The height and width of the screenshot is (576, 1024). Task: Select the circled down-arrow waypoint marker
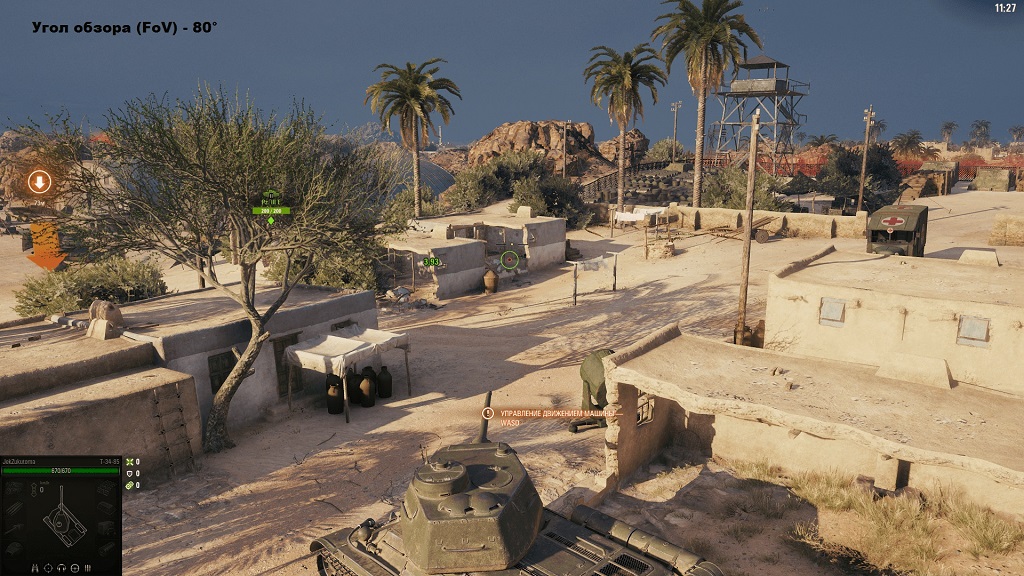(x=39, y=182)
